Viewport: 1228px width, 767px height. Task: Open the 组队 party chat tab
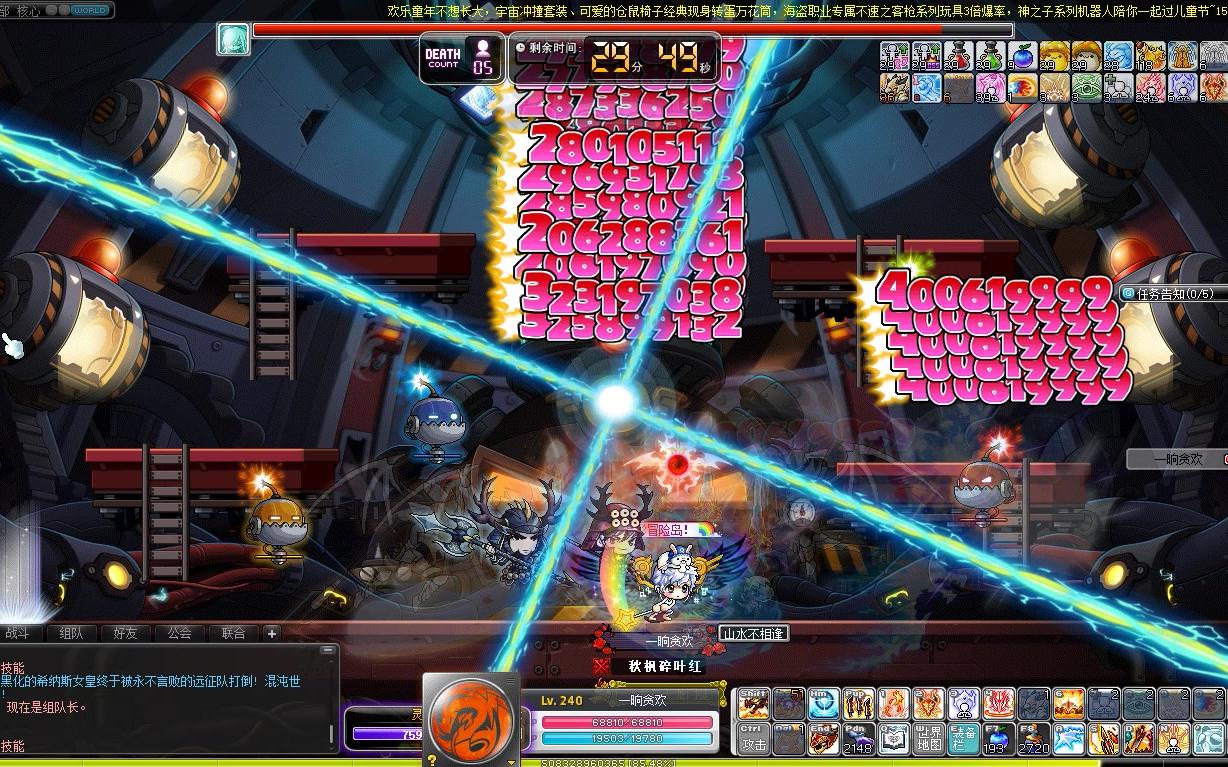click(72, 633)
